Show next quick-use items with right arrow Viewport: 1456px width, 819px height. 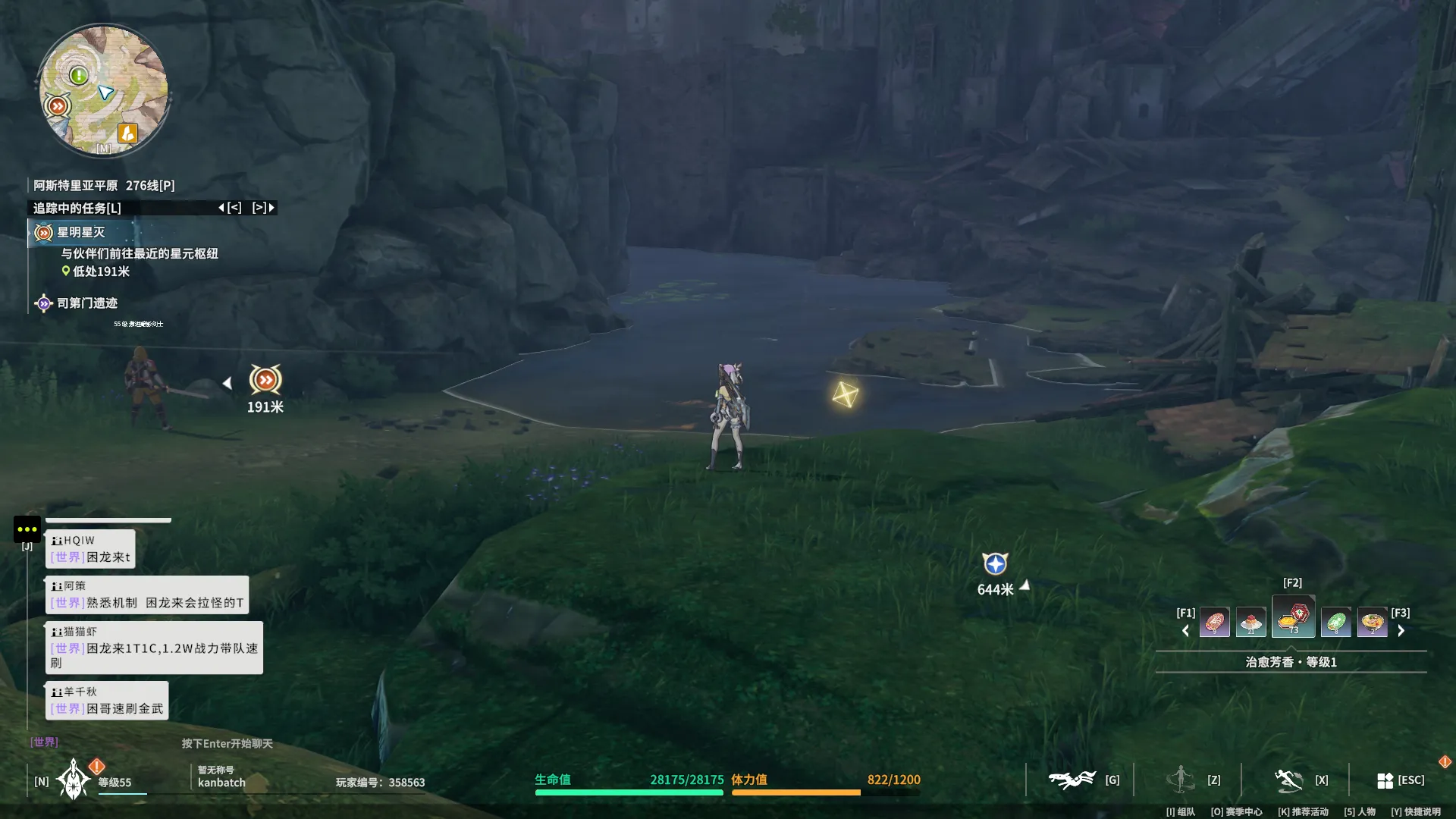click(x=1401, y=630)
